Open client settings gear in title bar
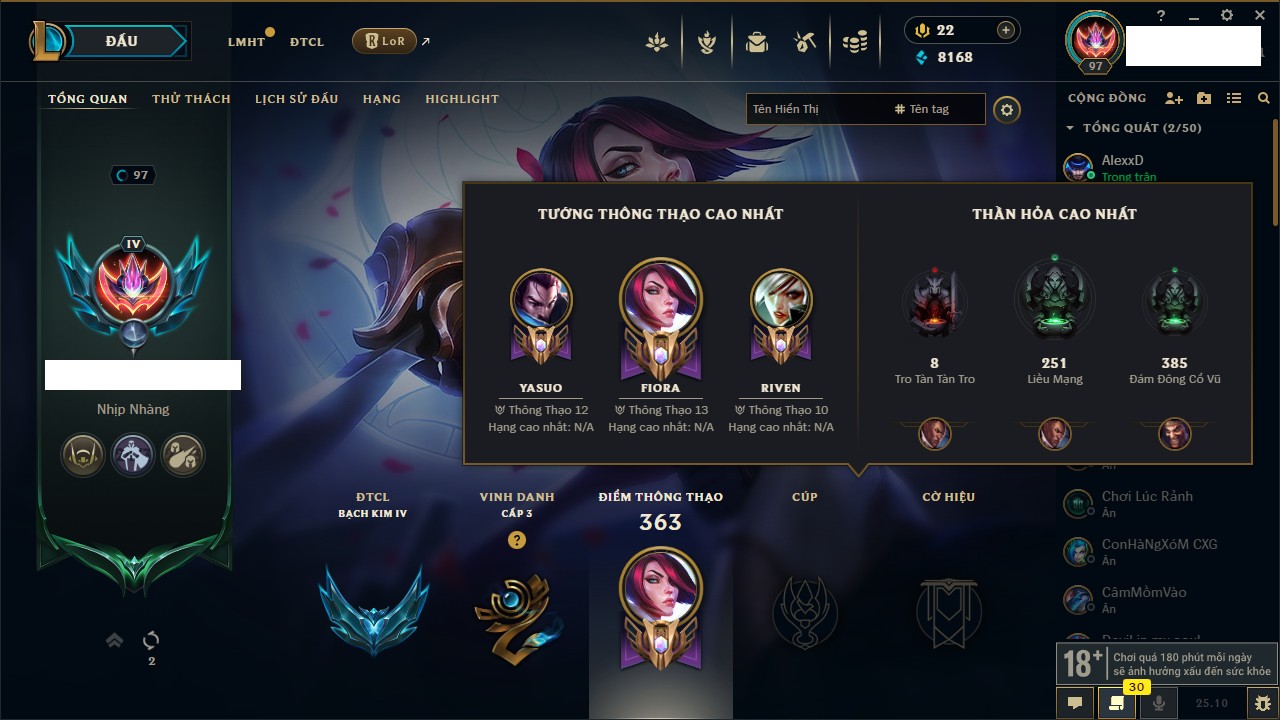This screenshot has width=1280, height=720. (x=1227, y=15)
